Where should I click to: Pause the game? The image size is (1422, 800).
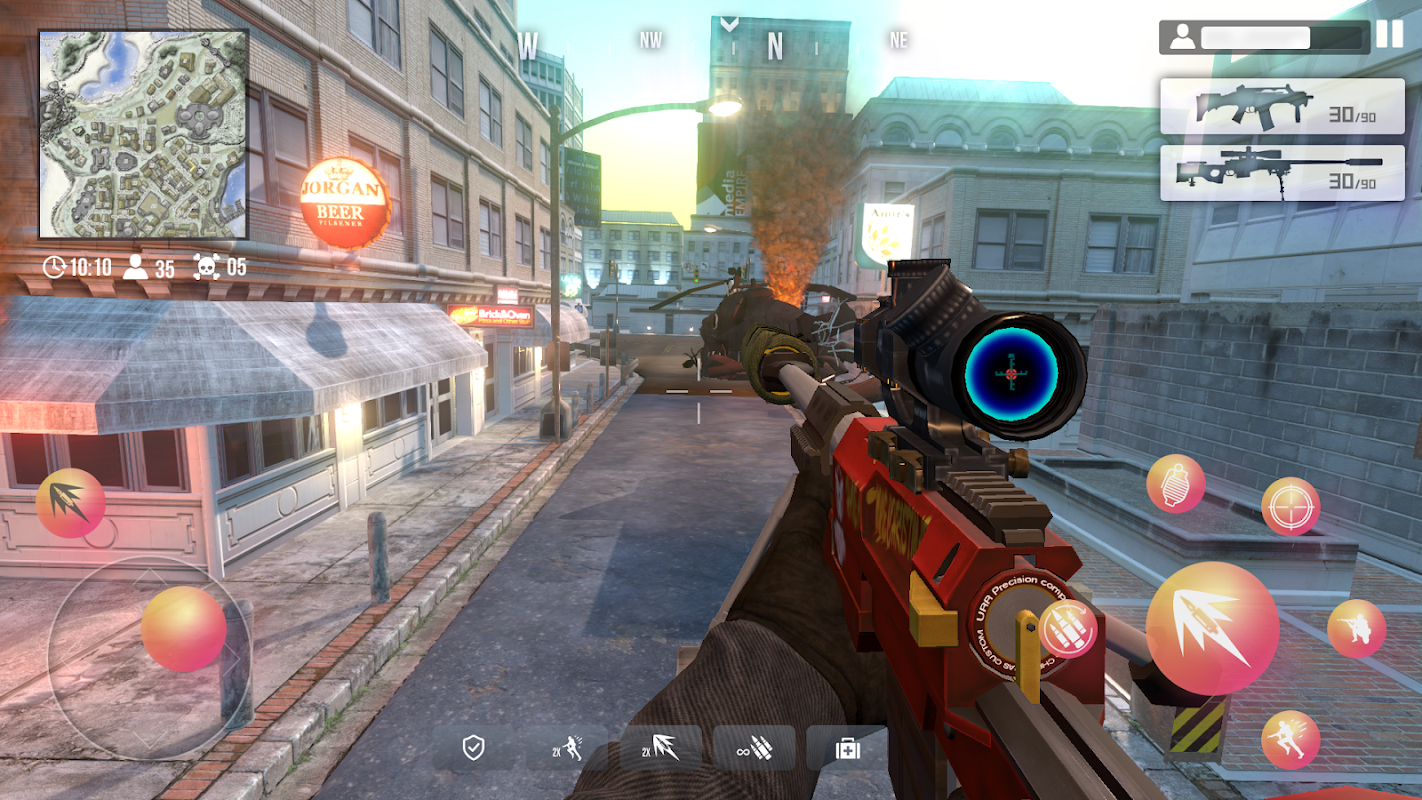(1389, 35)
